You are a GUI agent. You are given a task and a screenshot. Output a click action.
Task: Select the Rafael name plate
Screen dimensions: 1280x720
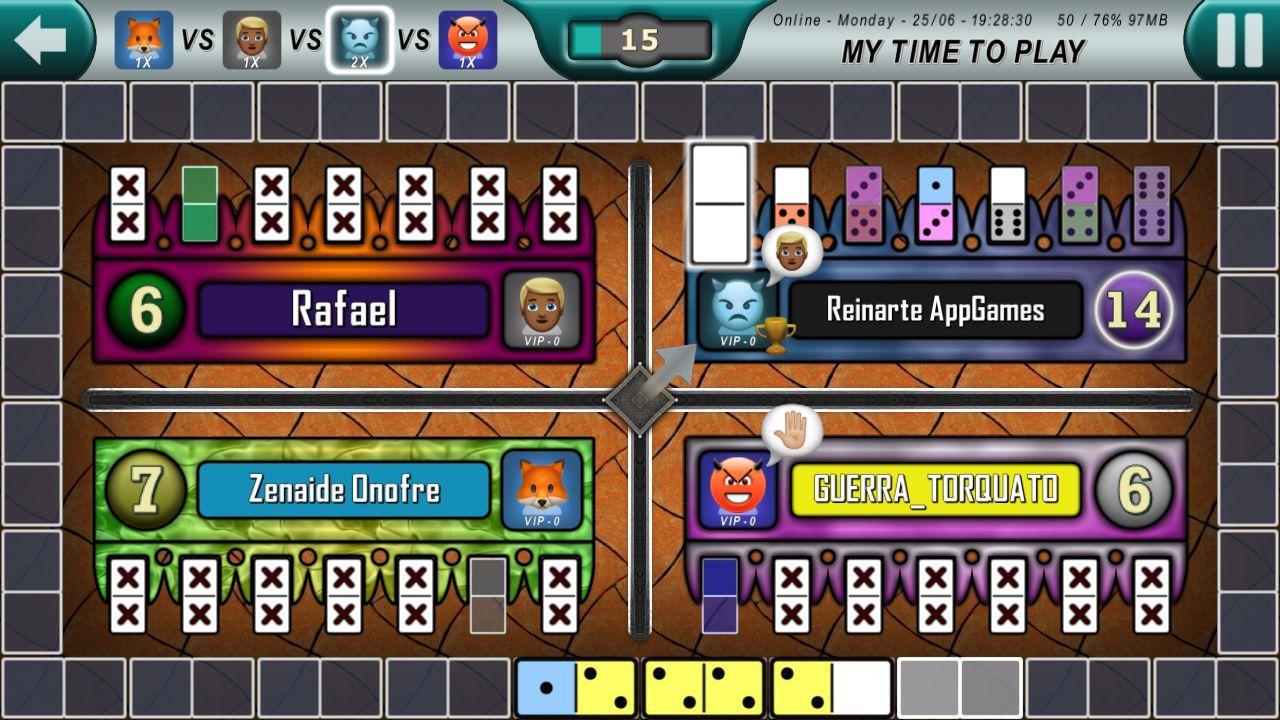point(345,311)
